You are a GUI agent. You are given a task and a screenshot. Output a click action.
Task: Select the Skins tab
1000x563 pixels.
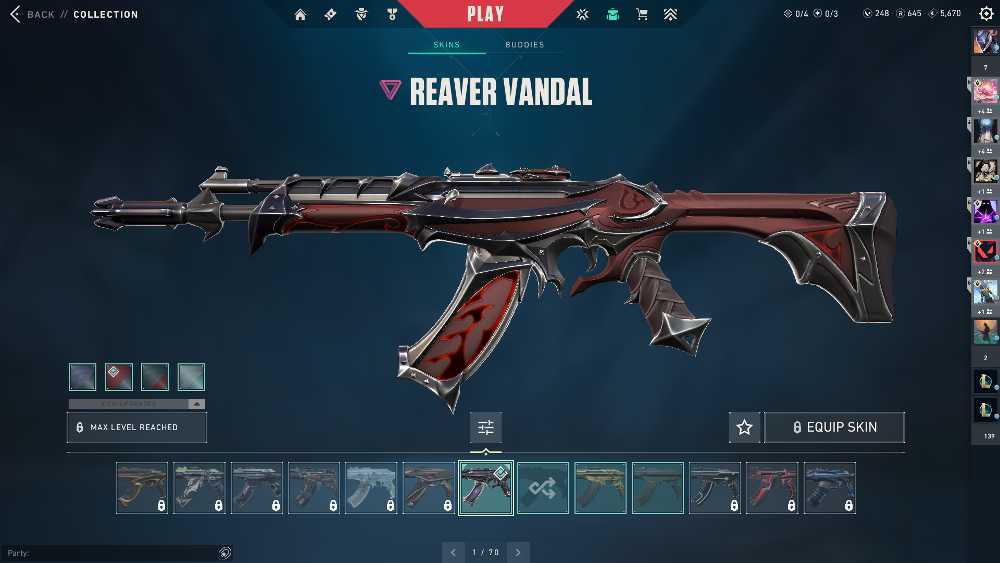446,45
